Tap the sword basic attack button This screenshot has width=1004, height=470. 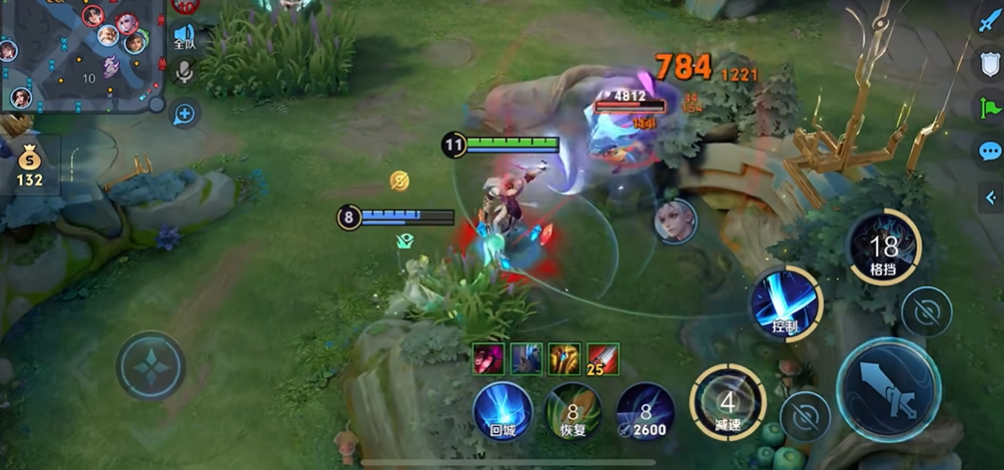887,389
